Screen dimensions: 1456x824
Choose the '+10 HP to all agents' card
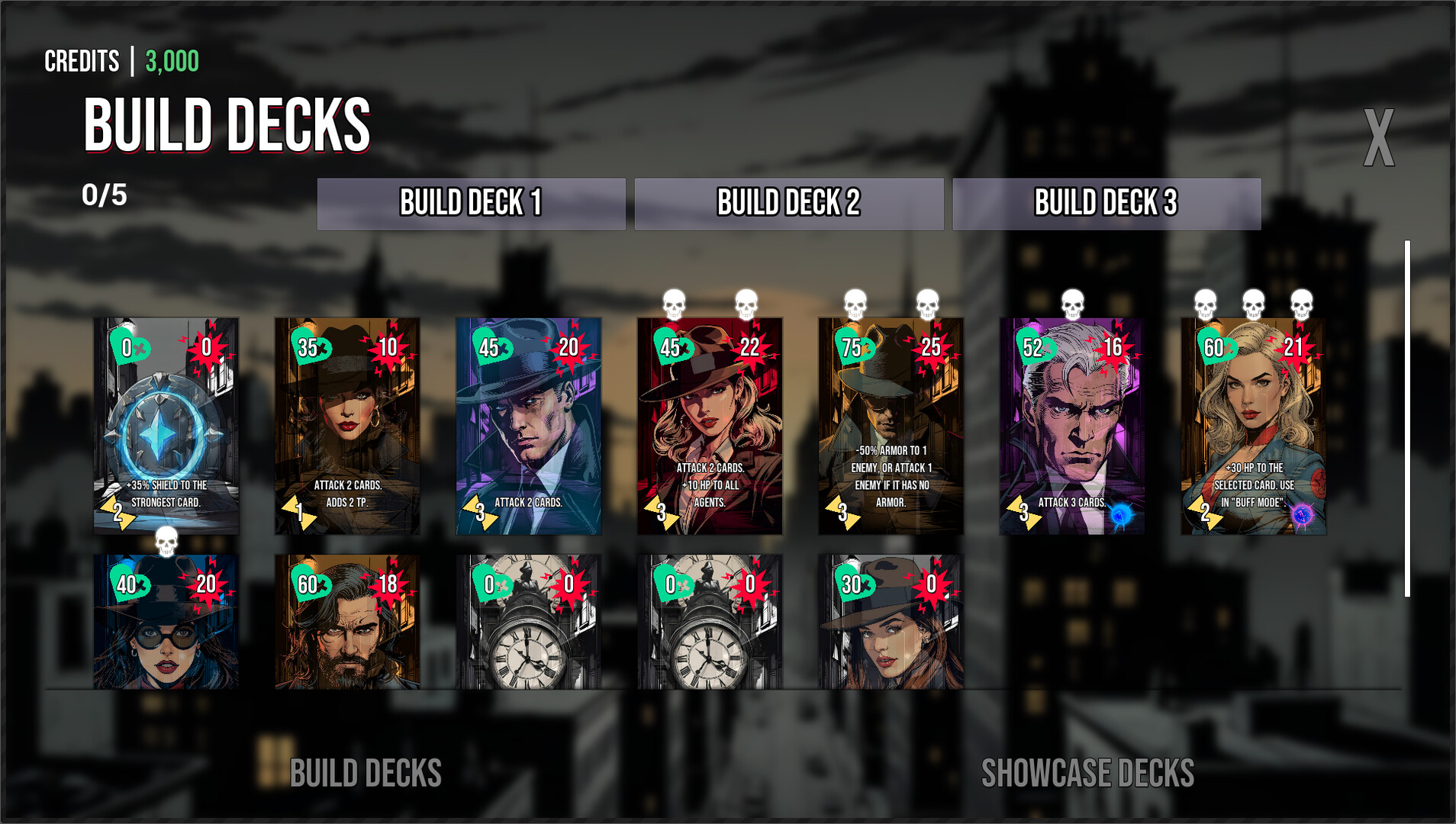pyautogui.click(x=710, y=426)
